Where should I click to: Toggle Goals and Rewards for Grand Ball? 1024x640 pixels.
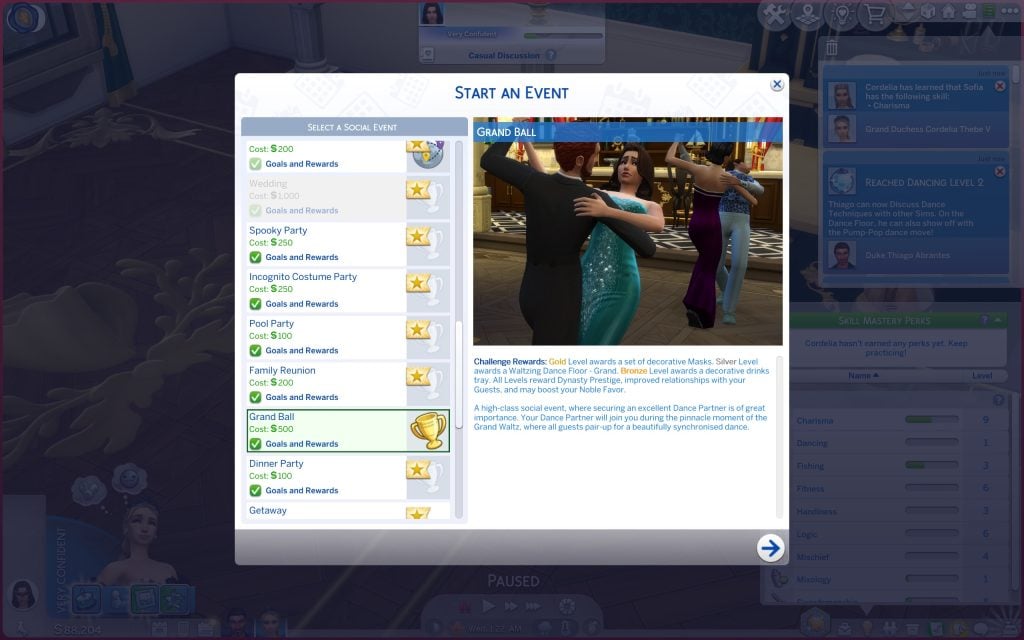click(256, 444)
